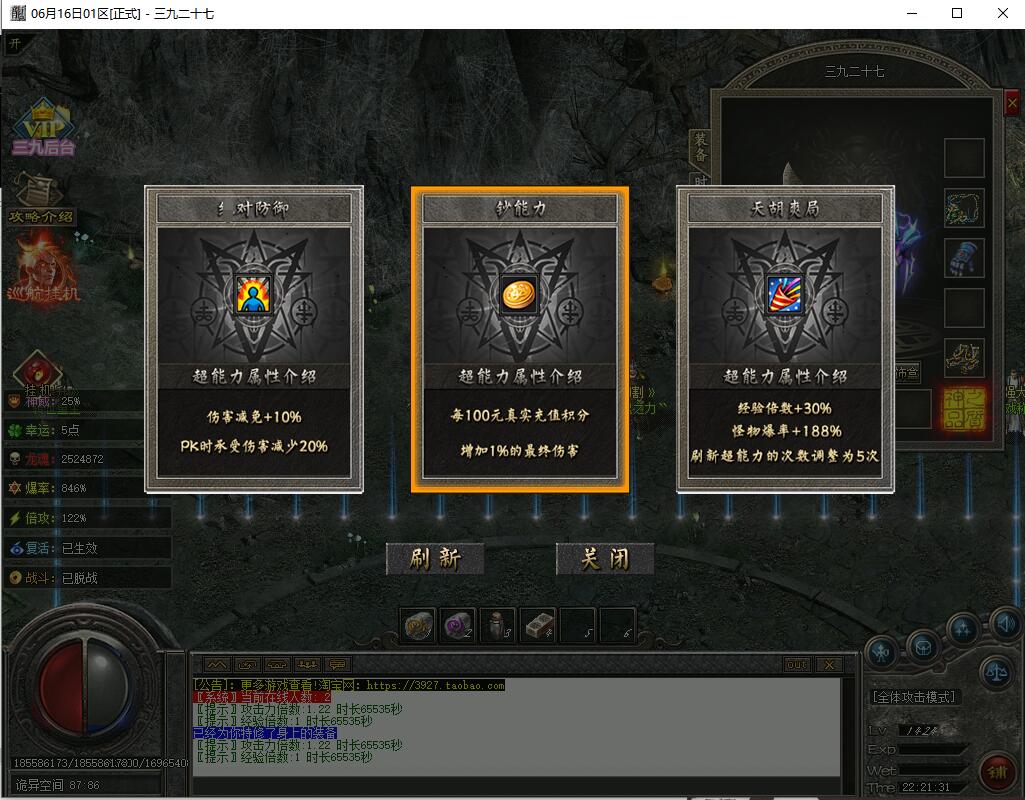Open the VIP 三九后台 menu
1025x800 pixels.
coord(44,128)
